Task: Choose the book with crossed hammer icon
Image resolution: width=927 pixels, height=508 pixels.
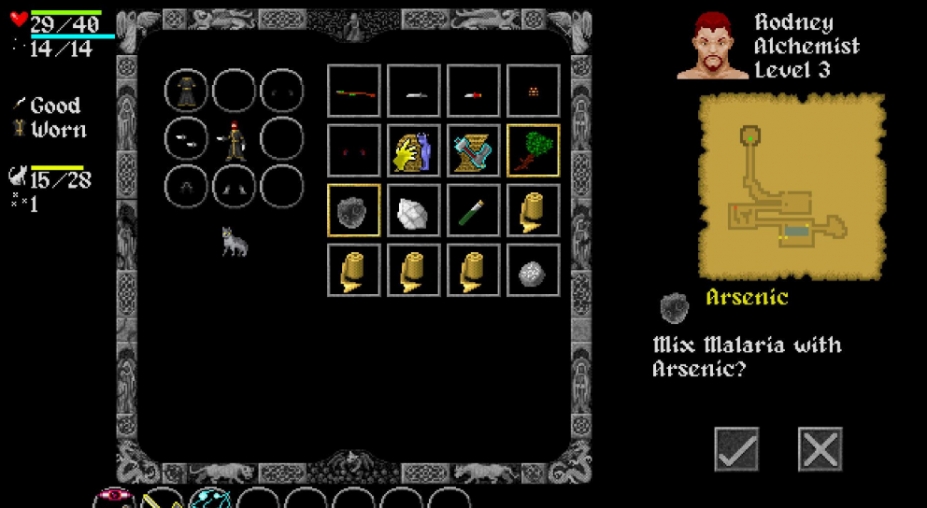Action: coord(473,150)
